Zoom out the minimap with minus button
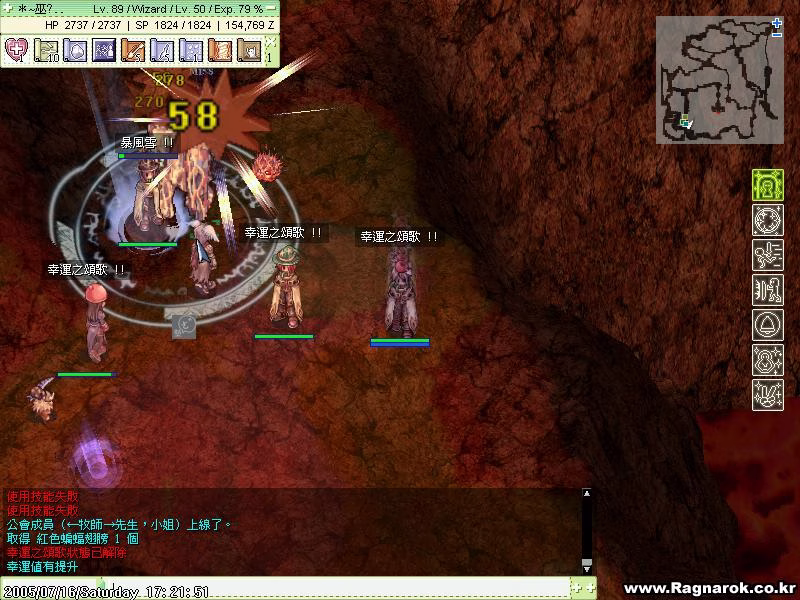 (777, 36)
